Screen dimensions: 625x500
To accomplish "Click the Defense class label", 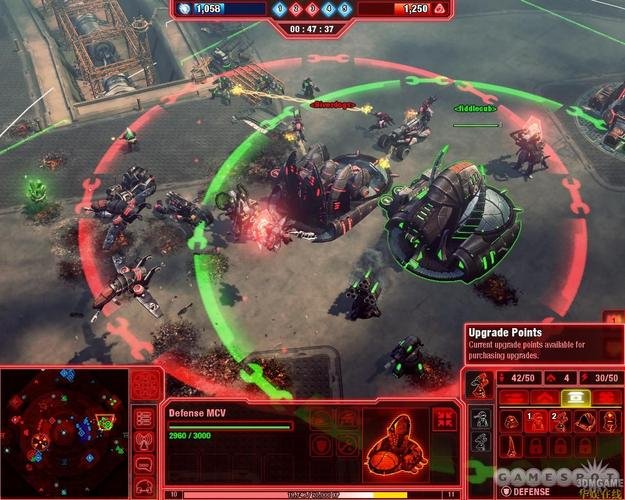I will [530, 491].
